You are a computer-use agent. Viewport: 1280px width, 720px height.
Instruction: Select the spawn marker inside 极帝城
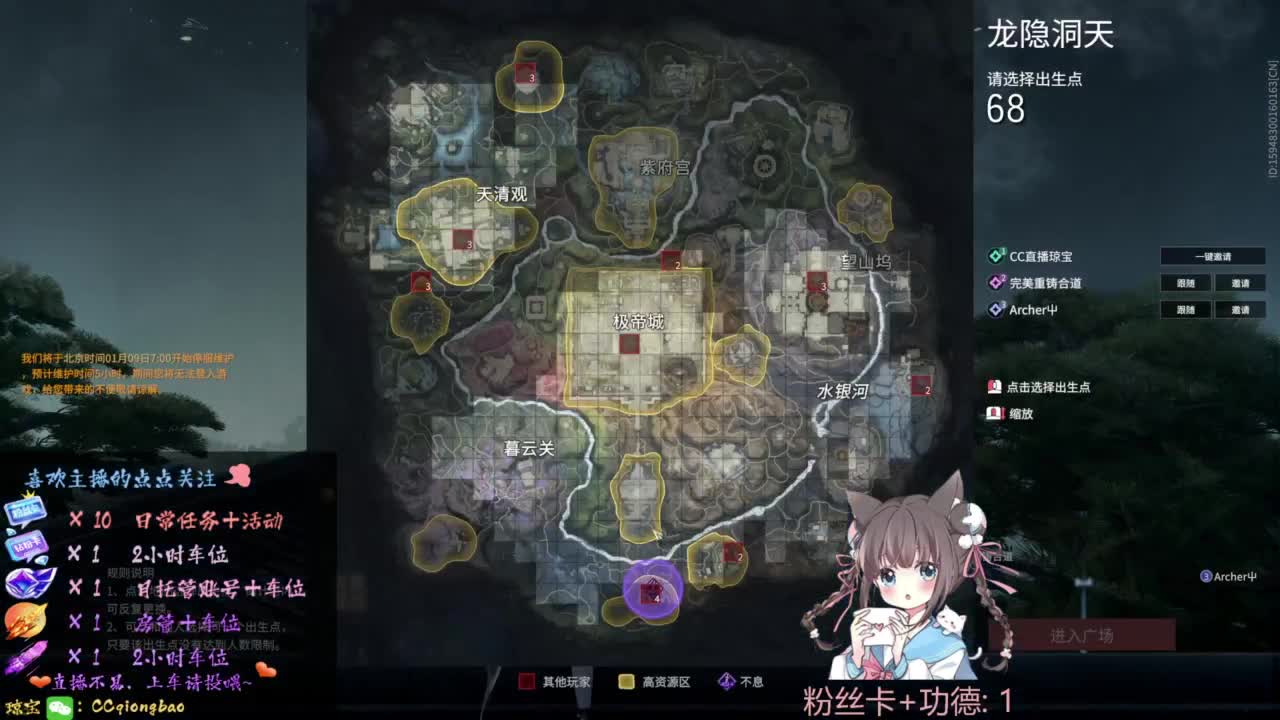pos(629,344)
